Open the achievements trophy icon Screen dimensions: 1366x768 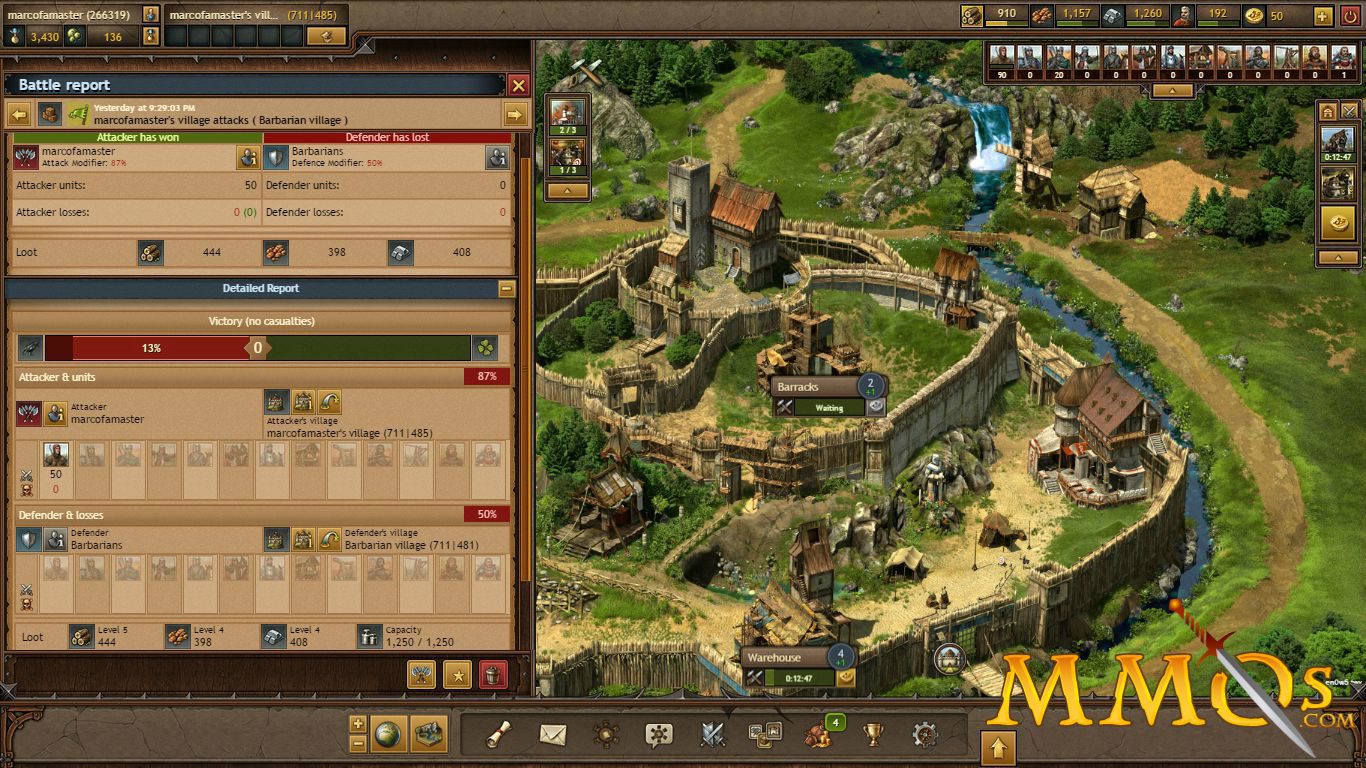(872, 735)
